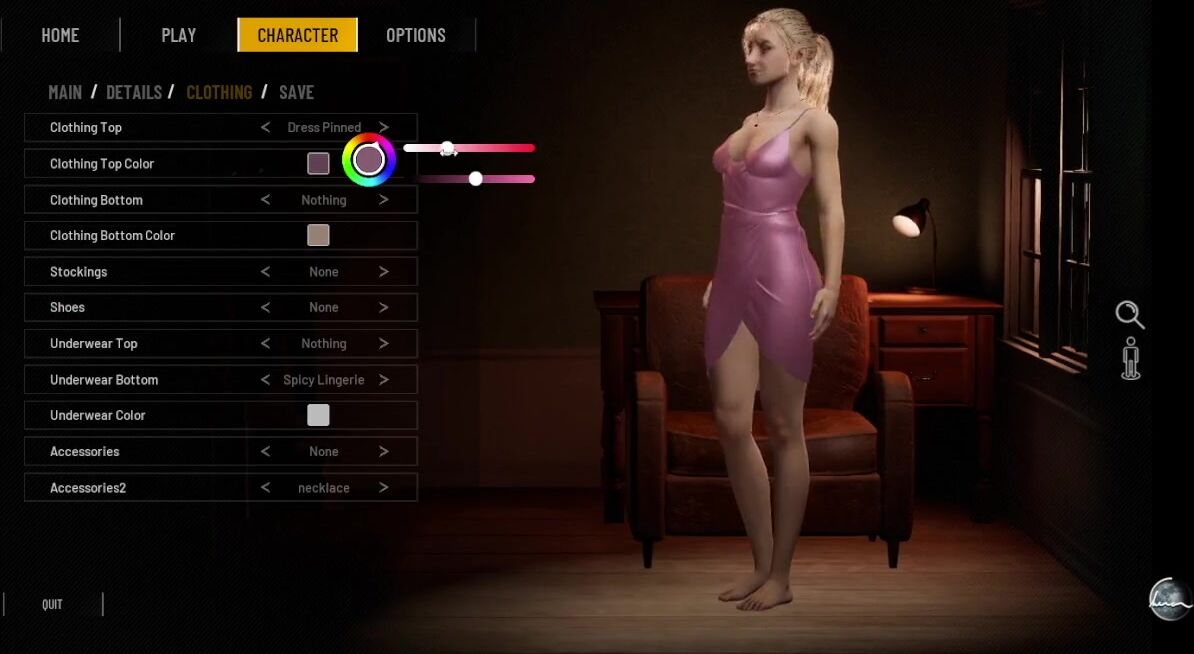Screen dimensions: 1194x654
Task: Click the Clothing Top Color swatch
Action: click(318, 164)
